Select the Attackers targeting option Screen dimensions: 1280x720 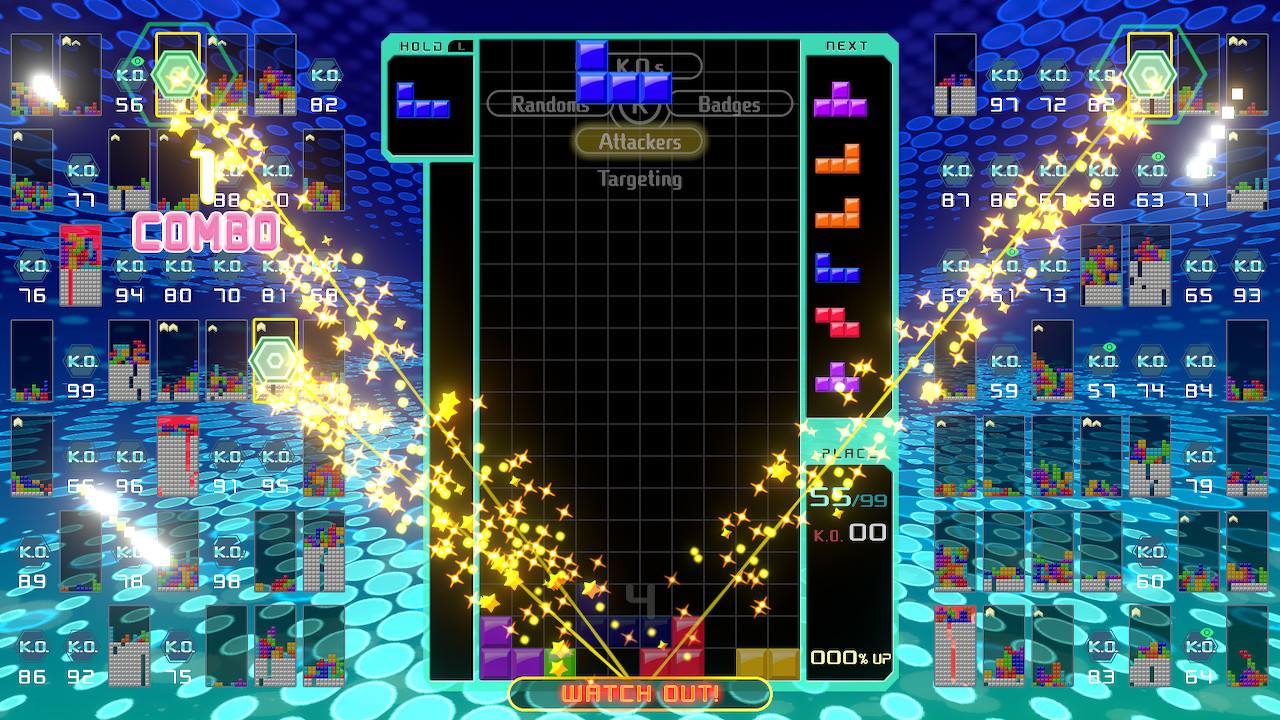click(639, 142)
